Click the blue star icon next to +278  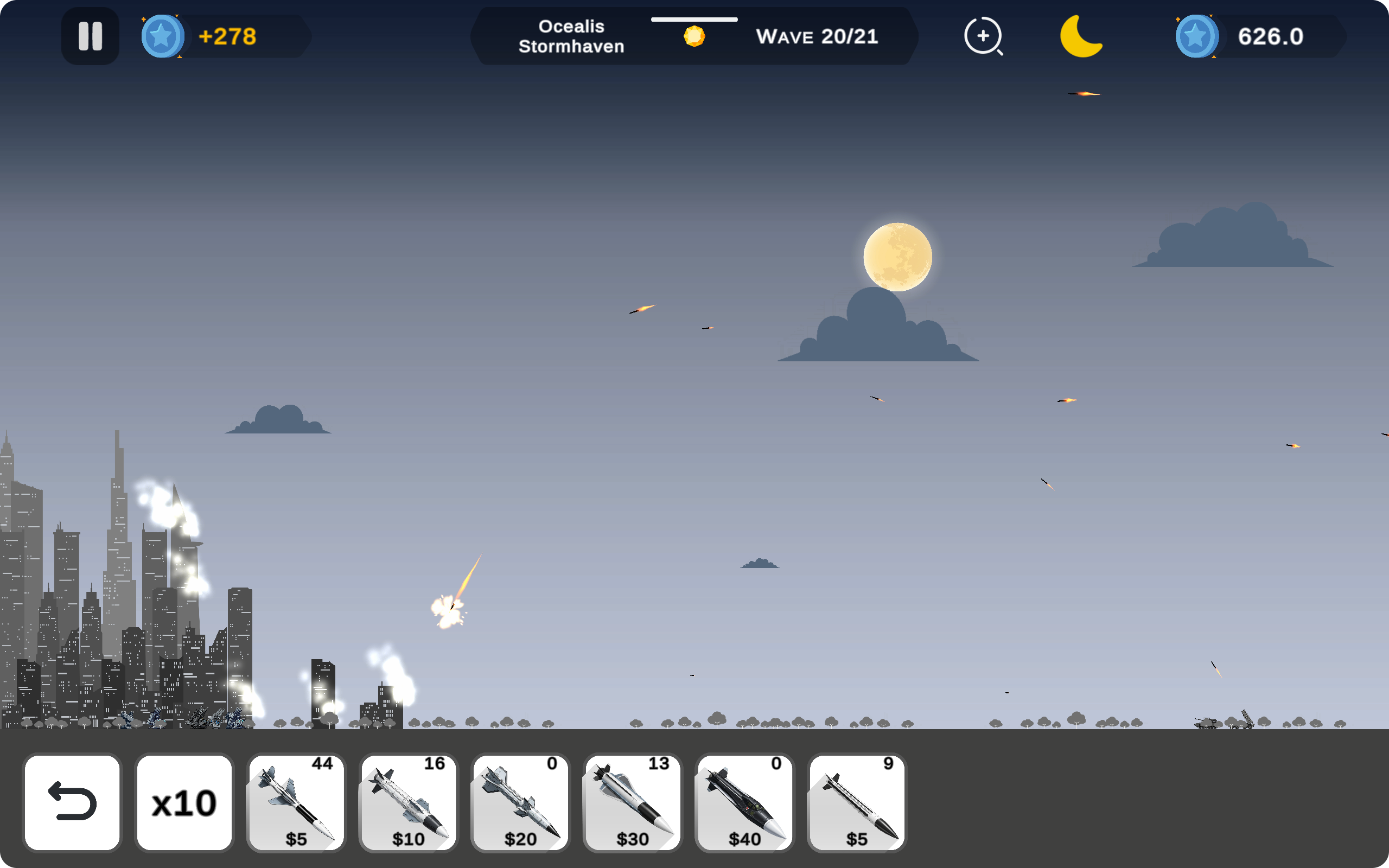coord(162,36)
